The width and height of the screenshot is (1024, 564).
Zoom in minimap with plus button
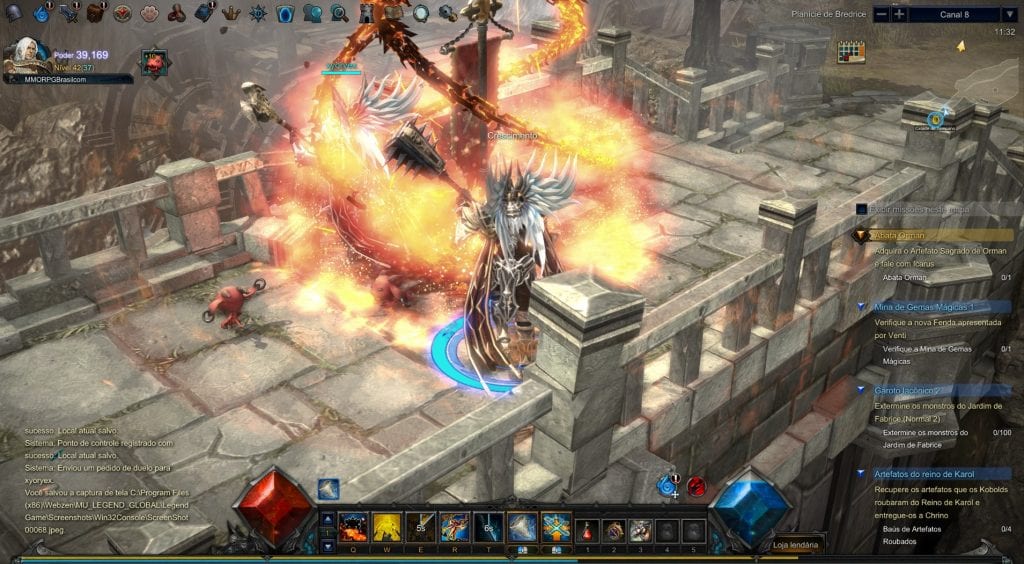pyautogui.click(x=899, y=14)
